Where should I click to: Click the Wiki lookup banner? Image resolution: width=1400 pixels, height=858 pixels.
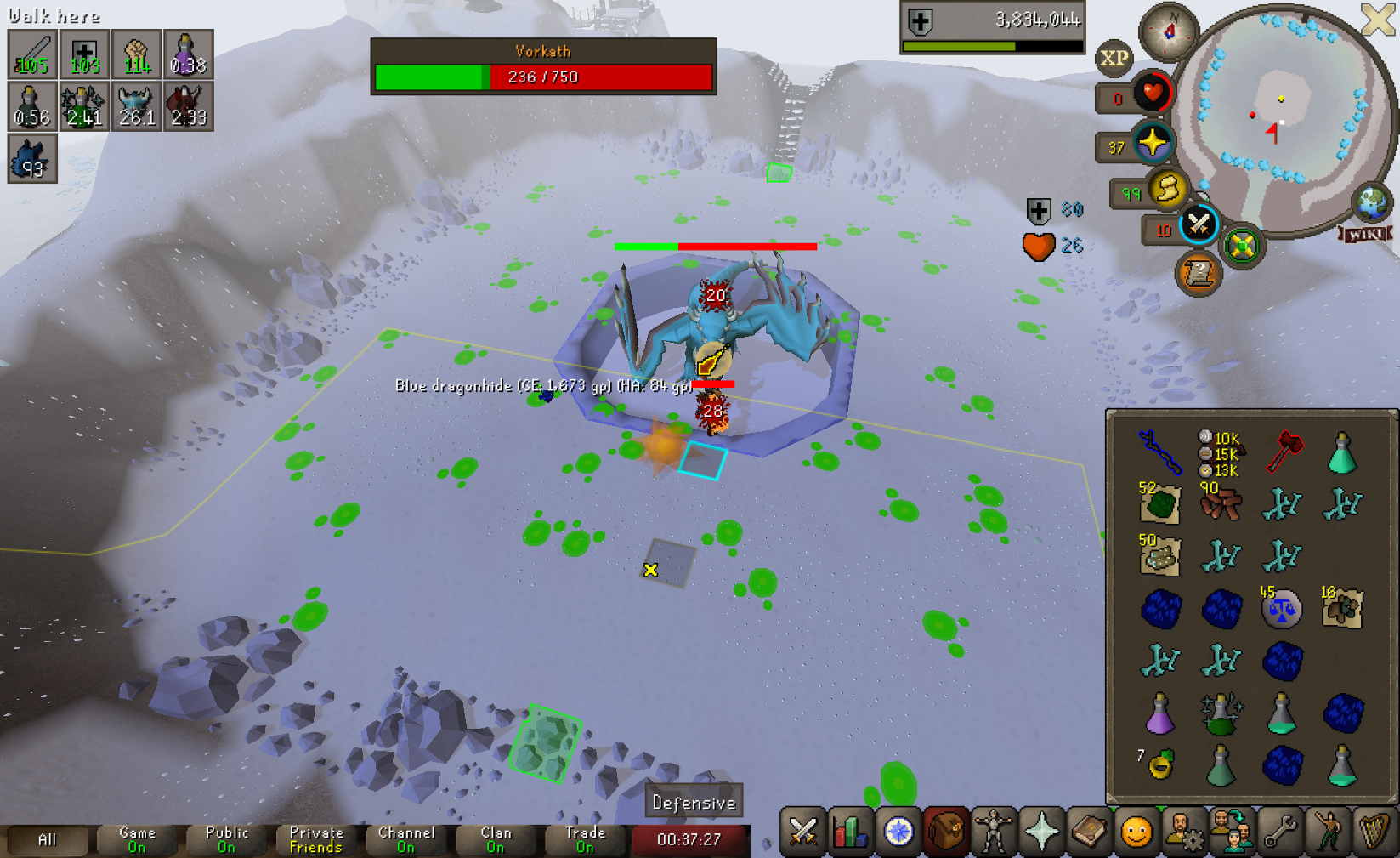(x=1365, y=234)
